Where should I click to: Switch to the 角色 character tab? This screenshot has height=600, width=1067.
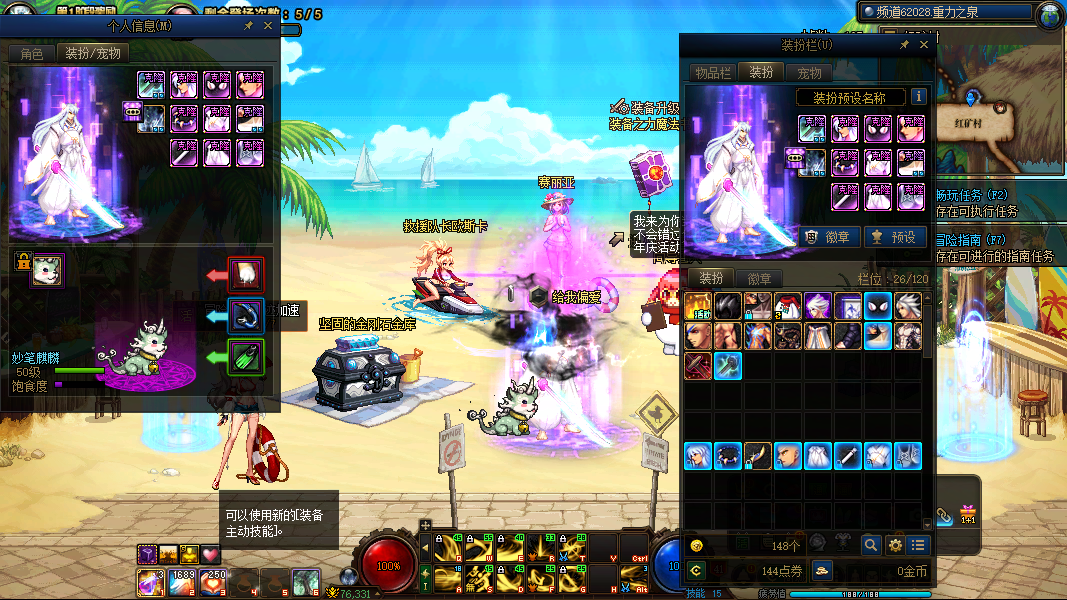point(32,53)
